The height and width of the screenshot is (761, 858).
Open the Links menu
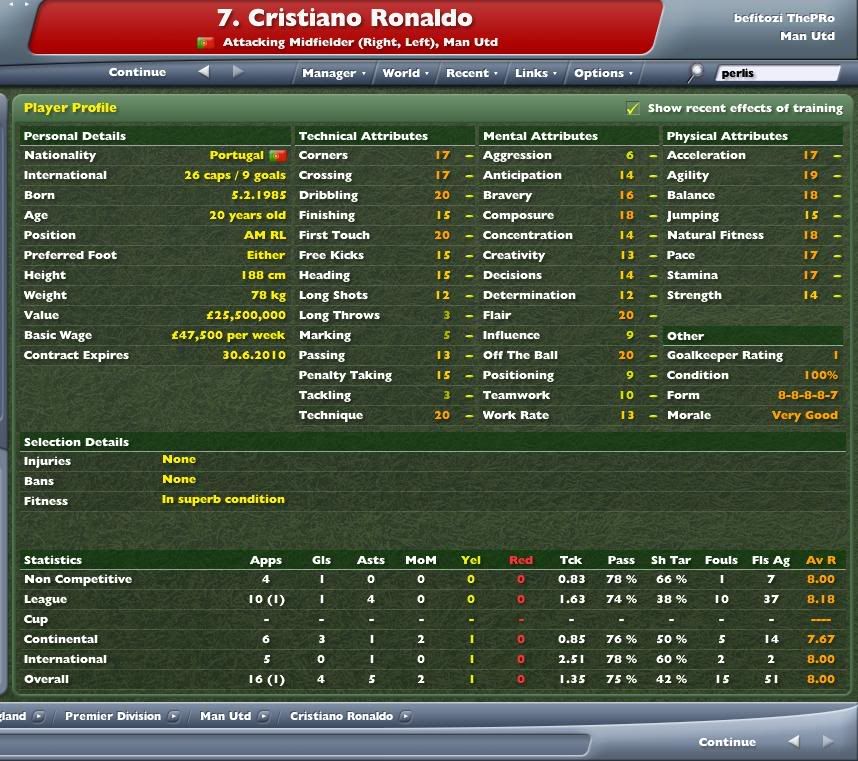point(535,73)
